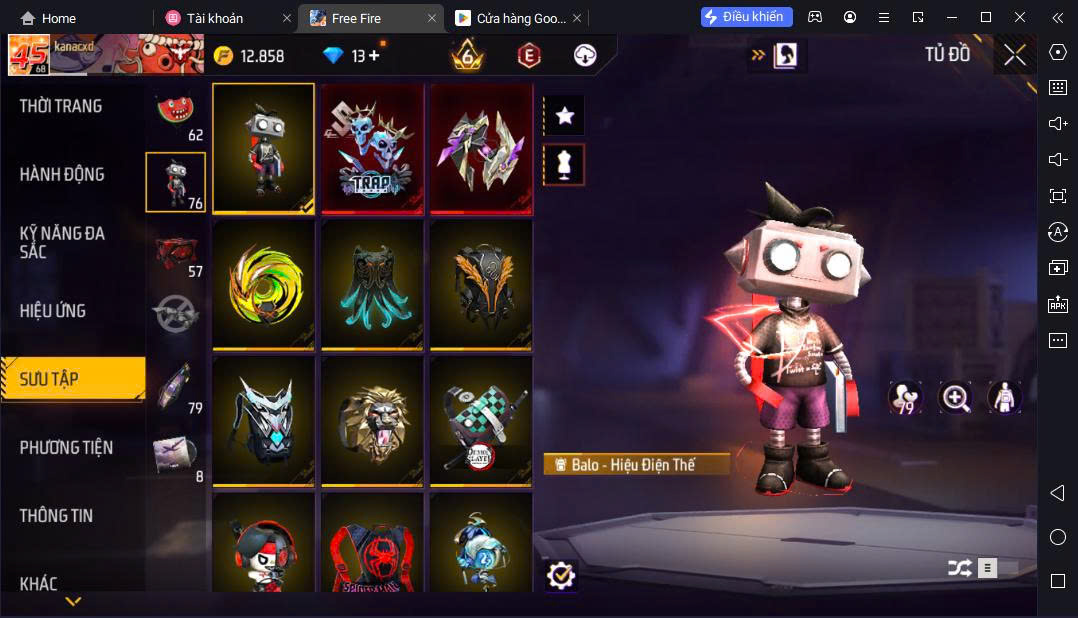Pick the green-yellow swirl backpack
Screen dimensions: 1078x618
264,285
